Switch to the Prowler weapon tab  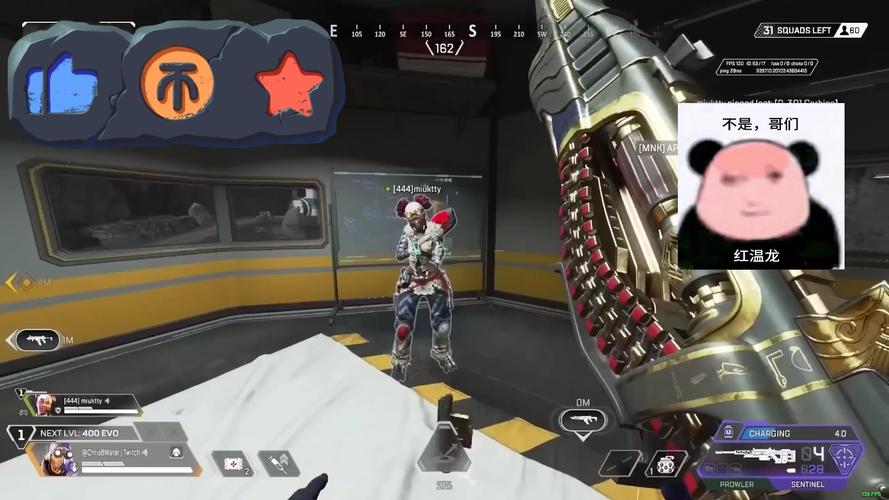[736, 485]
